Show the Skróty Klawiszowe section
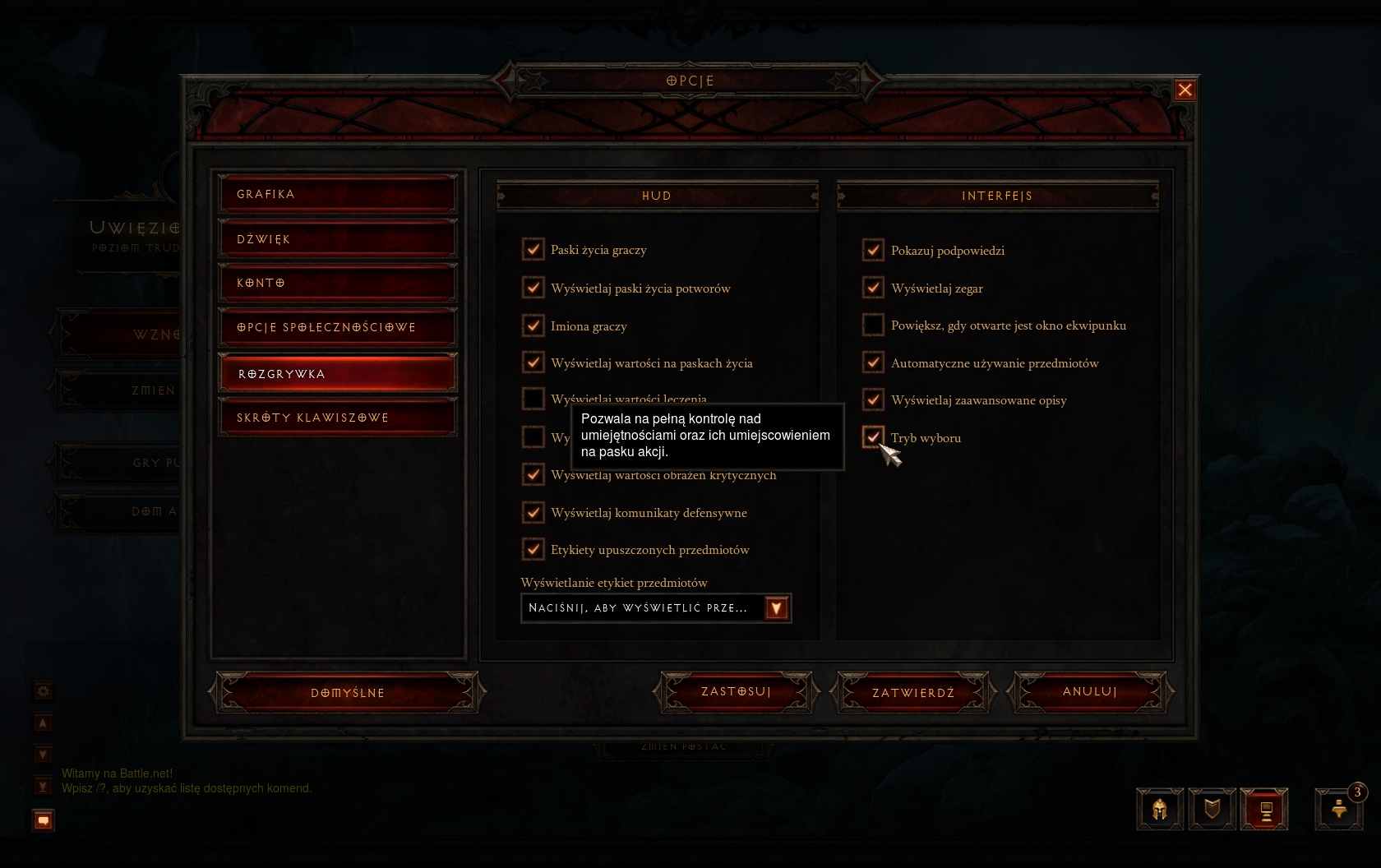The height and width of the screenshot is (868, 1381). coord(337,418)
